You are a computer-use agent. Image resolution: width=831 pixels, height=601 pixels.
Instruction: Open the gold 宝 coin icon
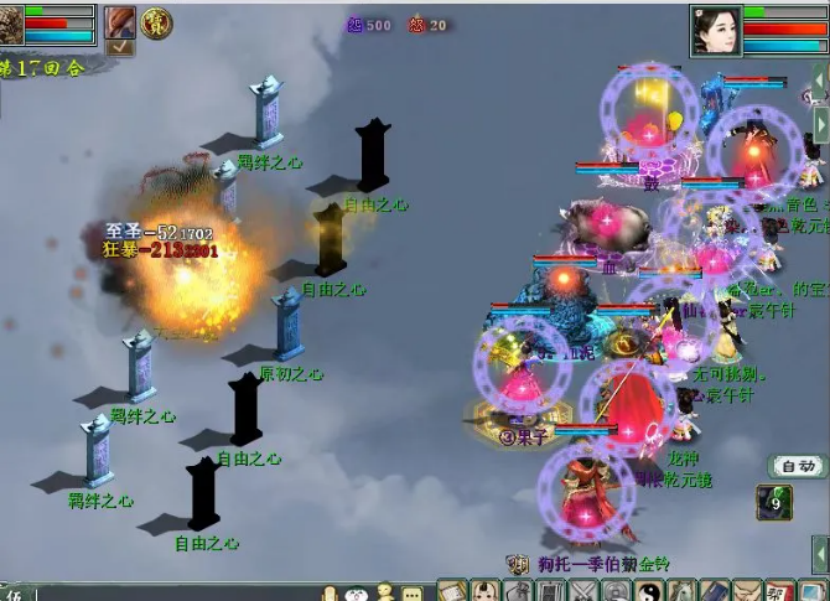[x=156, y=22]
